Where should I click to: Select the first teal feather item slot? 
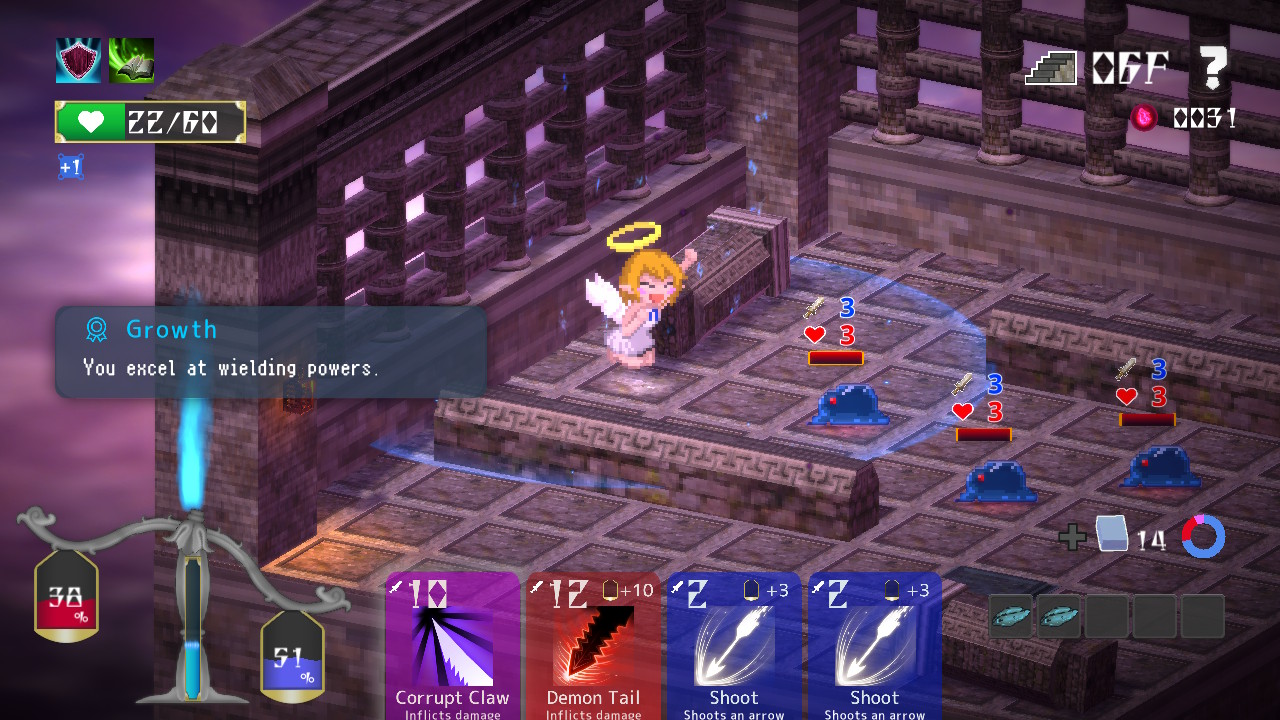pos(1010,615)
